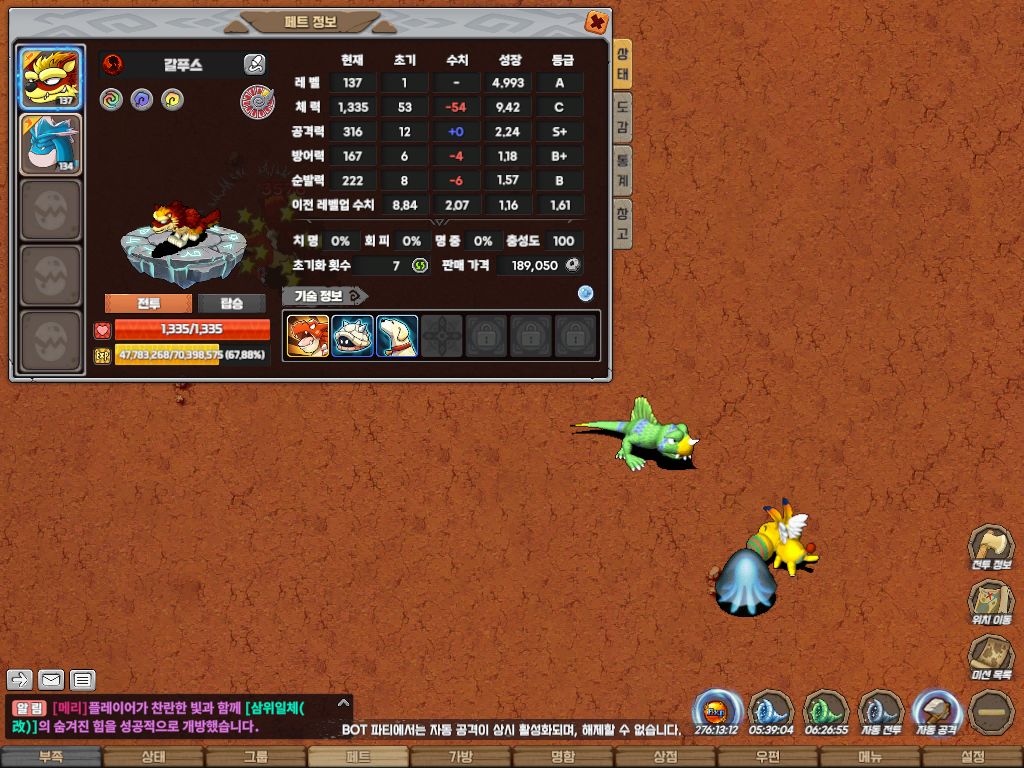Click the white dog skill icon

(397, 336)
